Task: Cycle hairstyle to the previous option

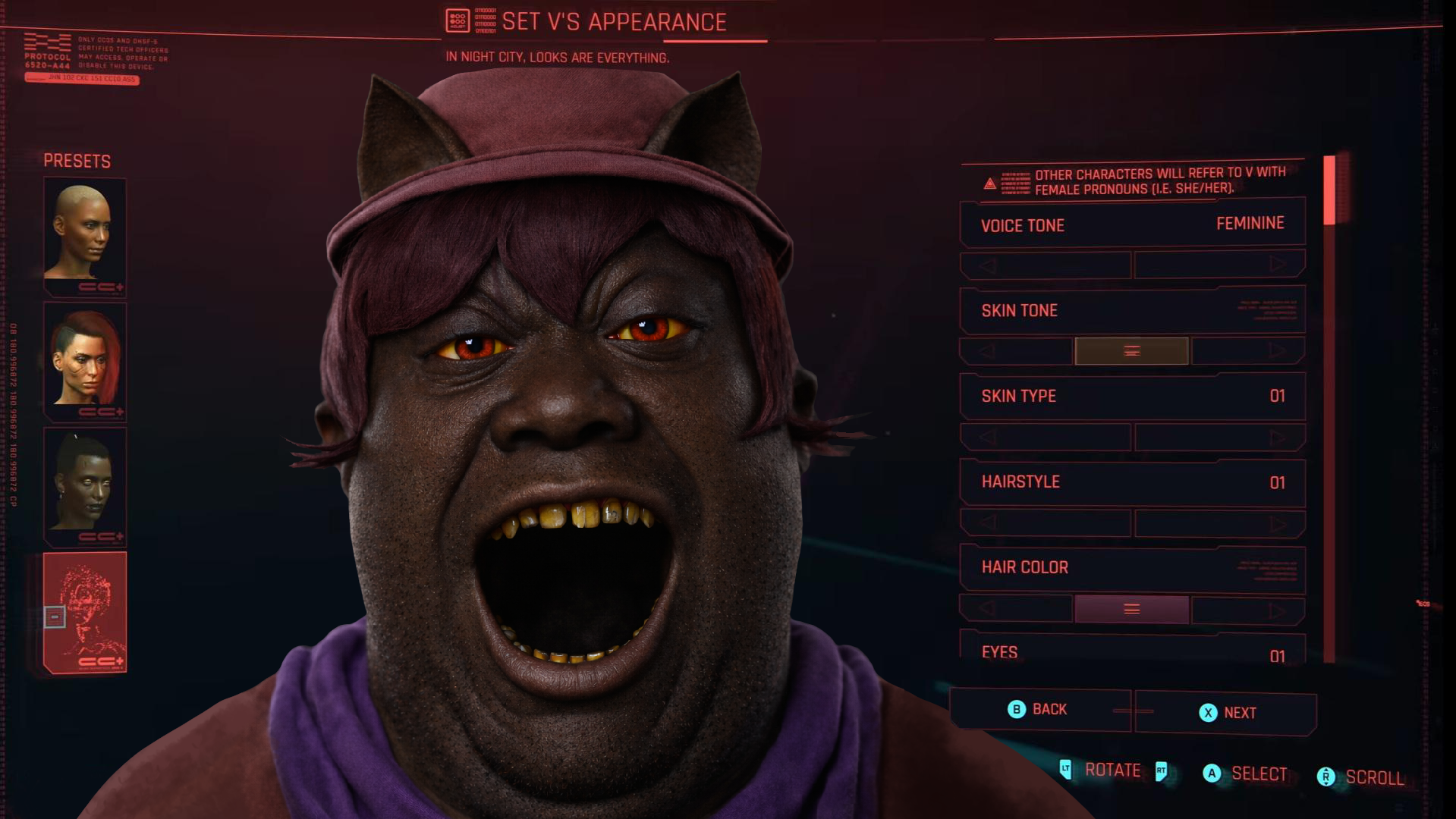Action: pyautogui.click(x=987, y=522)
